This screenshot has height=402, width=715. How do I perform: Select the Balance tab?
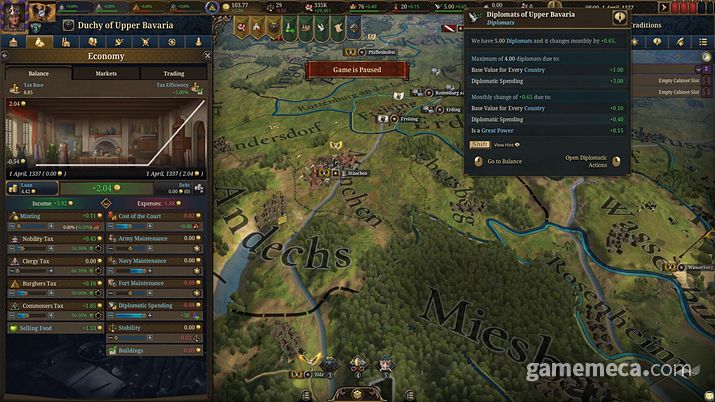click(39, 73)
